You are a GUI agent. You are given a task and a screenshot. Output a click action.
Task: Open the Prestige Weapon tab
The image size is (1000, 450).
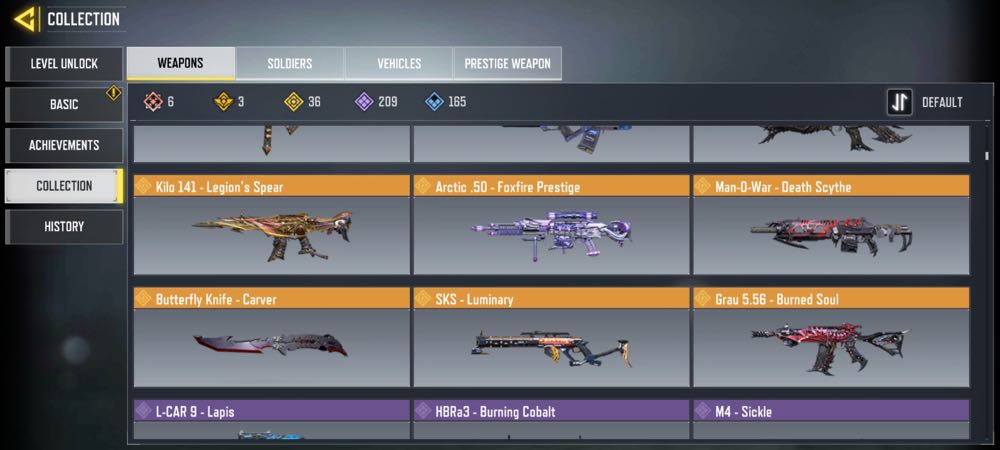tap(508, 64)
